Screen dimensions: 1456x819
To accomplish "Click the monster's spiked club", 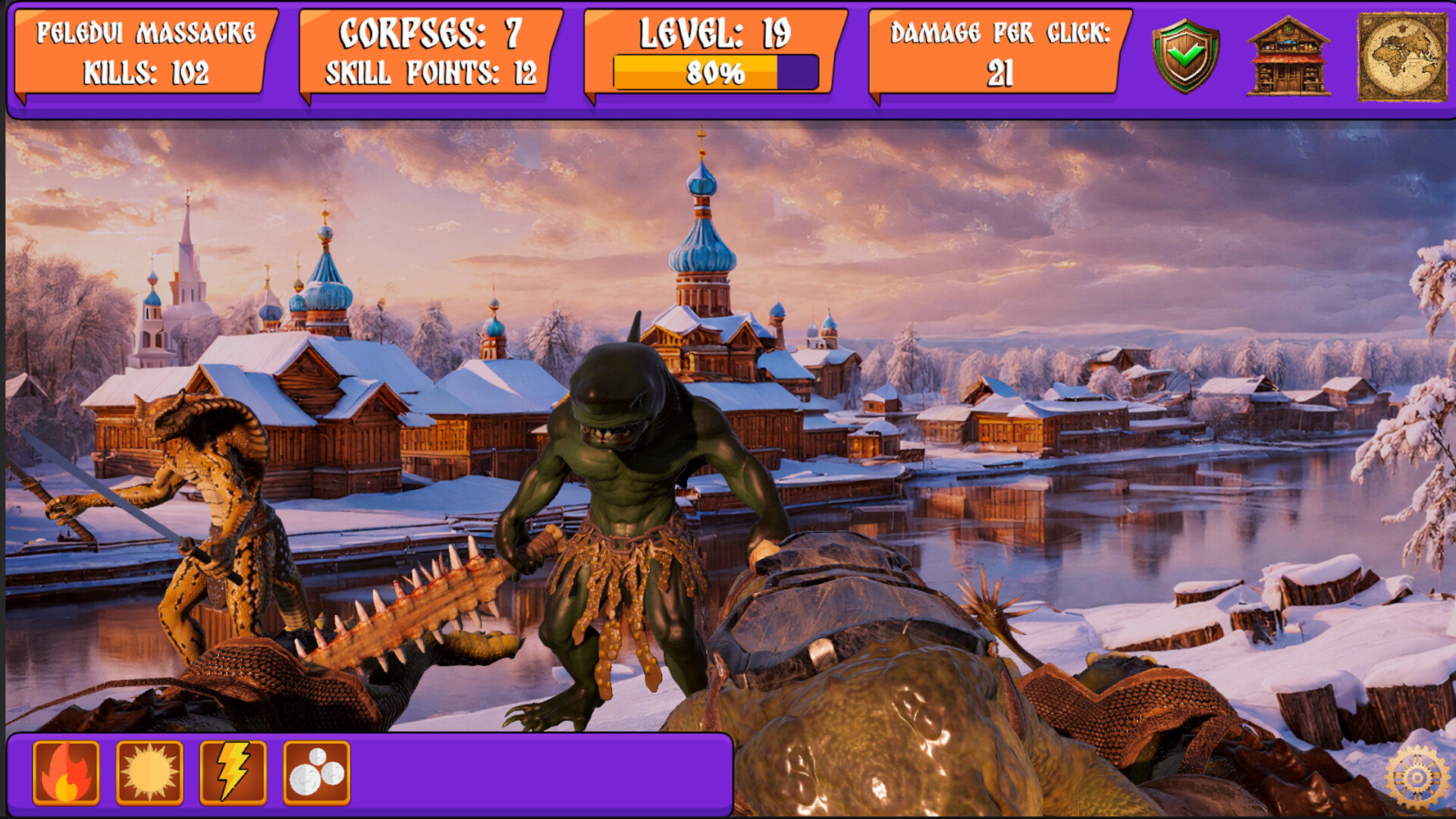I will [409, 607].
